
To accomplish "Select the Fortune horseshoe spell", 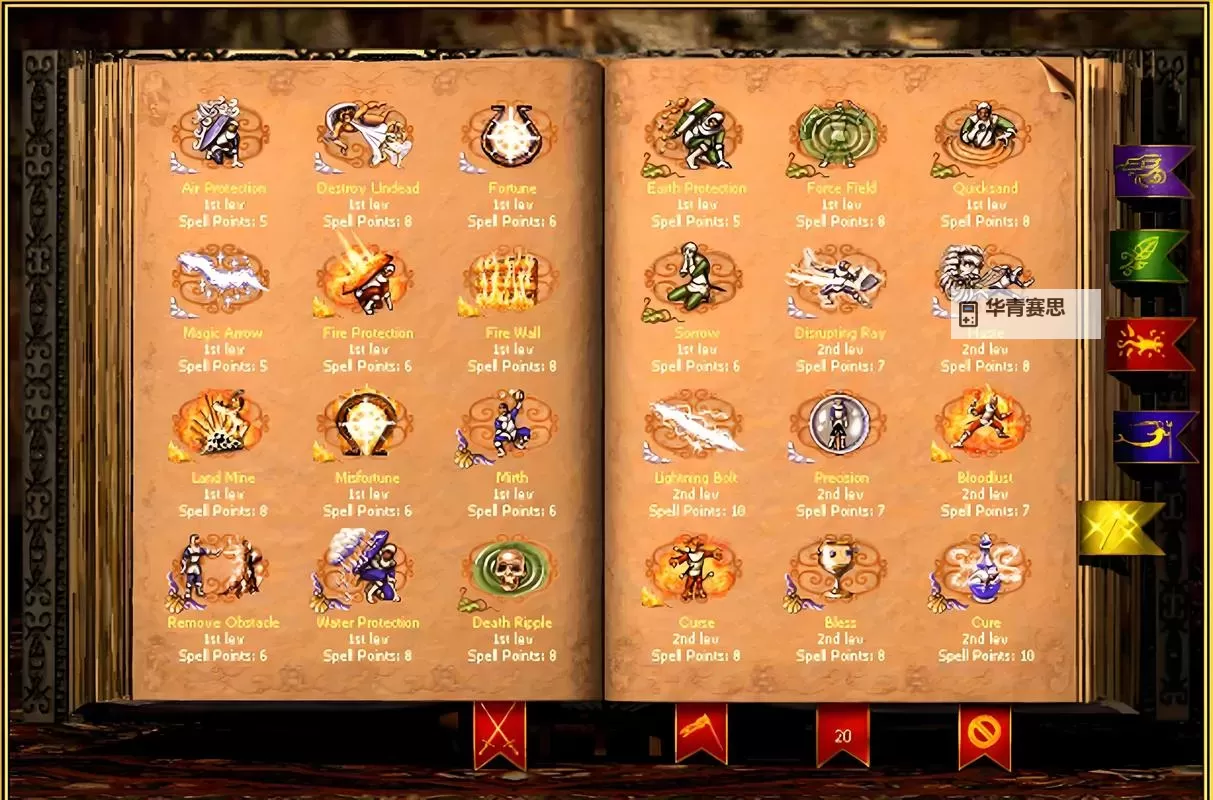I will [512, 133].
